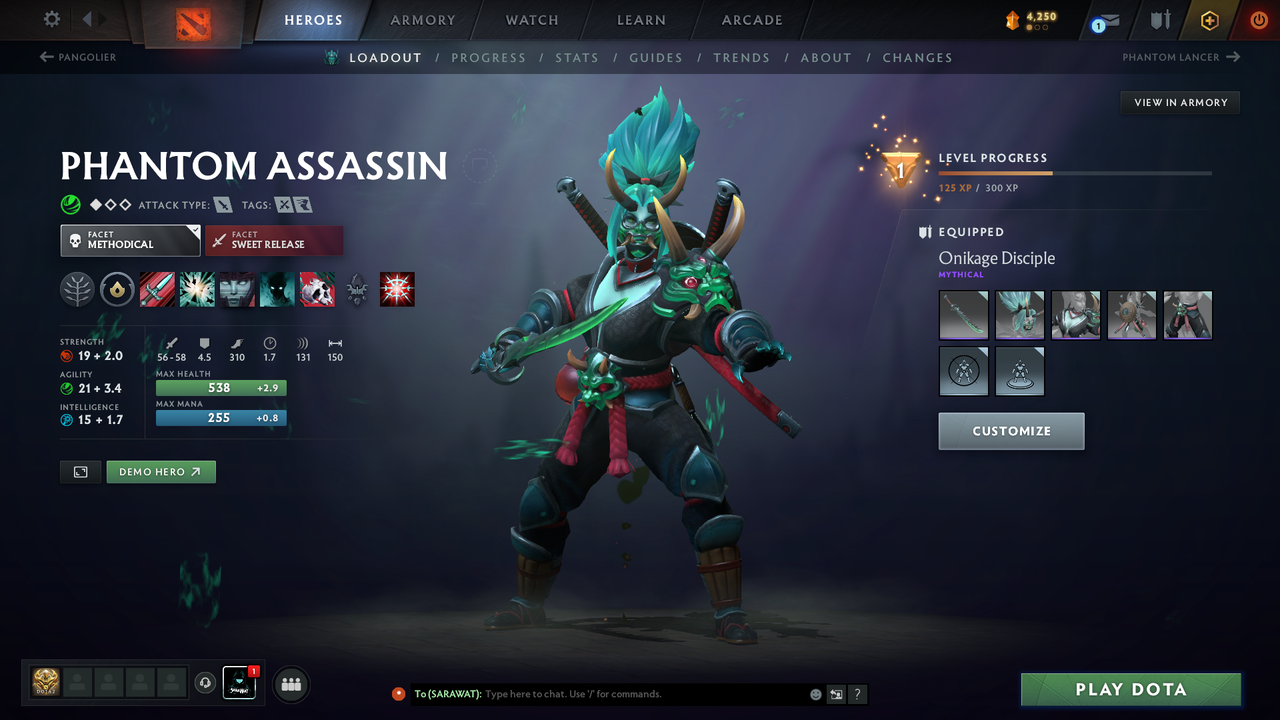The height and width of the screenshot is (720, 1280).
Task: Click the PLAY DOTA button
Action: click(x=1130, y=689)
